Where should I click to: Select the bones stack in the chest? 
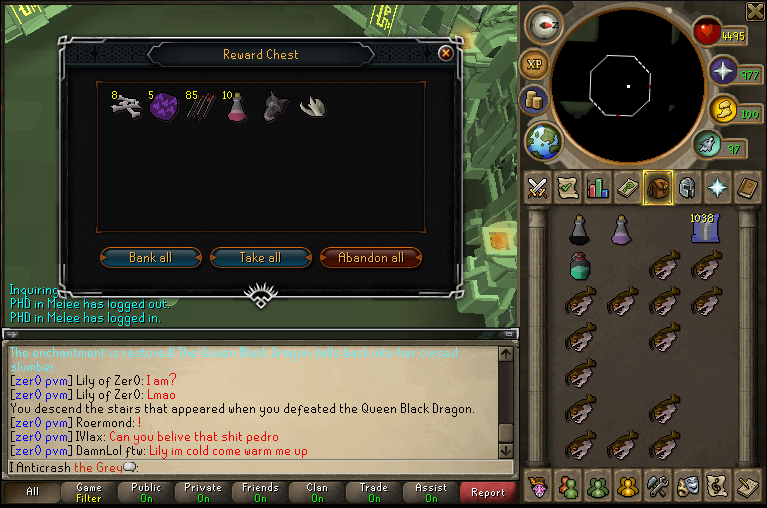[x=128, y=107]
